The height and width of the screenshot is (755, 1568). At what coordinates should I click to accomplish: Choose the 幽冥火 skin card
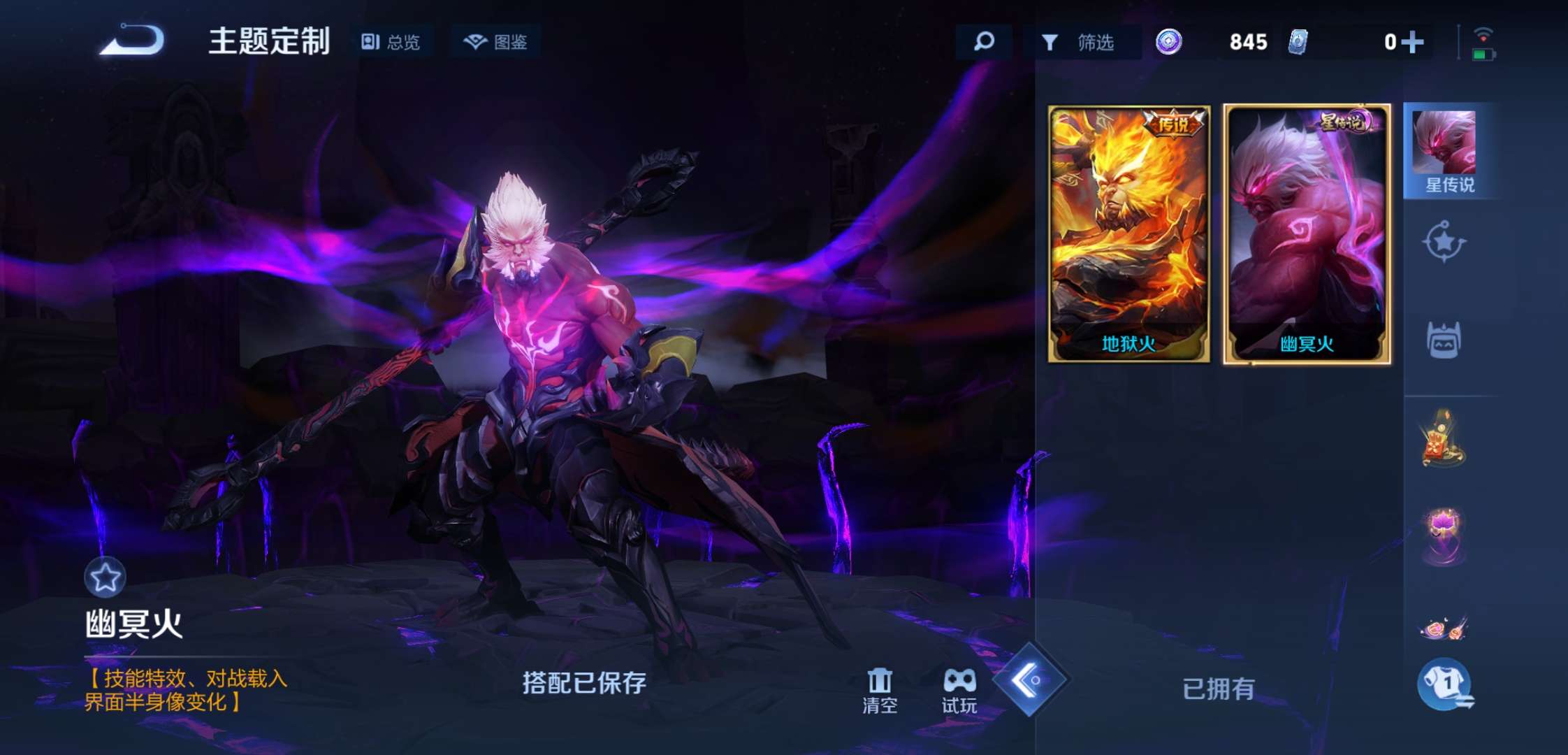[x=1307, y=234]
